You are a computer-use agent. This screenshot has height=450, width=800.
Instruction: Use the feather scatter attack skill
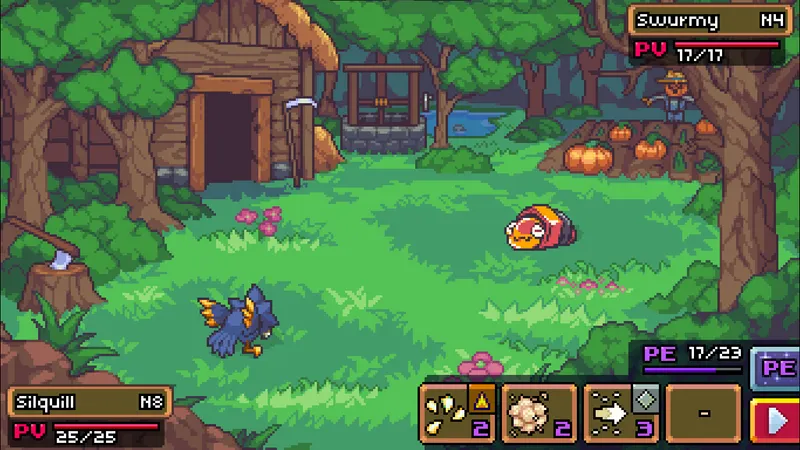pos(457,412)
